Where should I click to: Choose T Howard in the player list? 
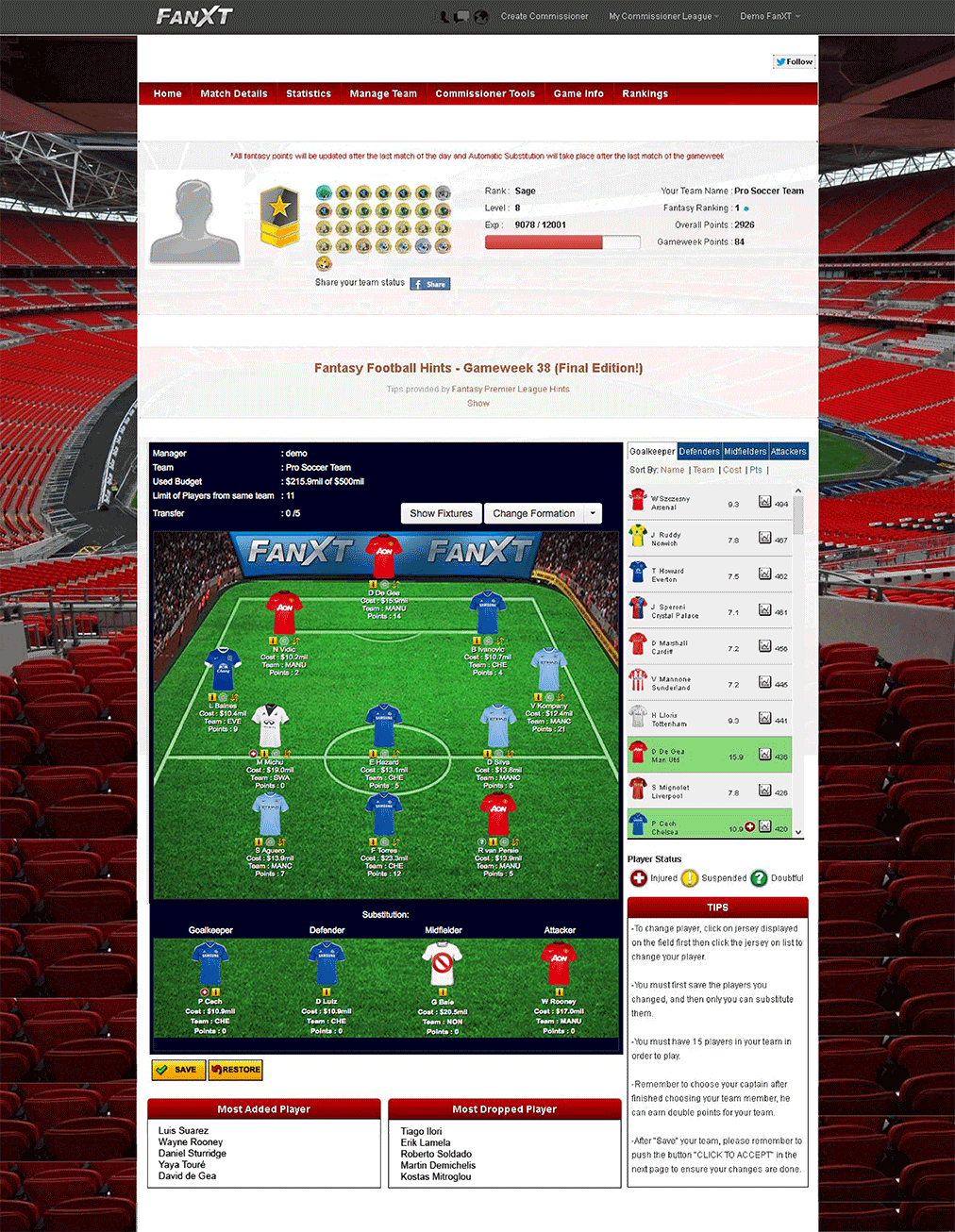667,574
